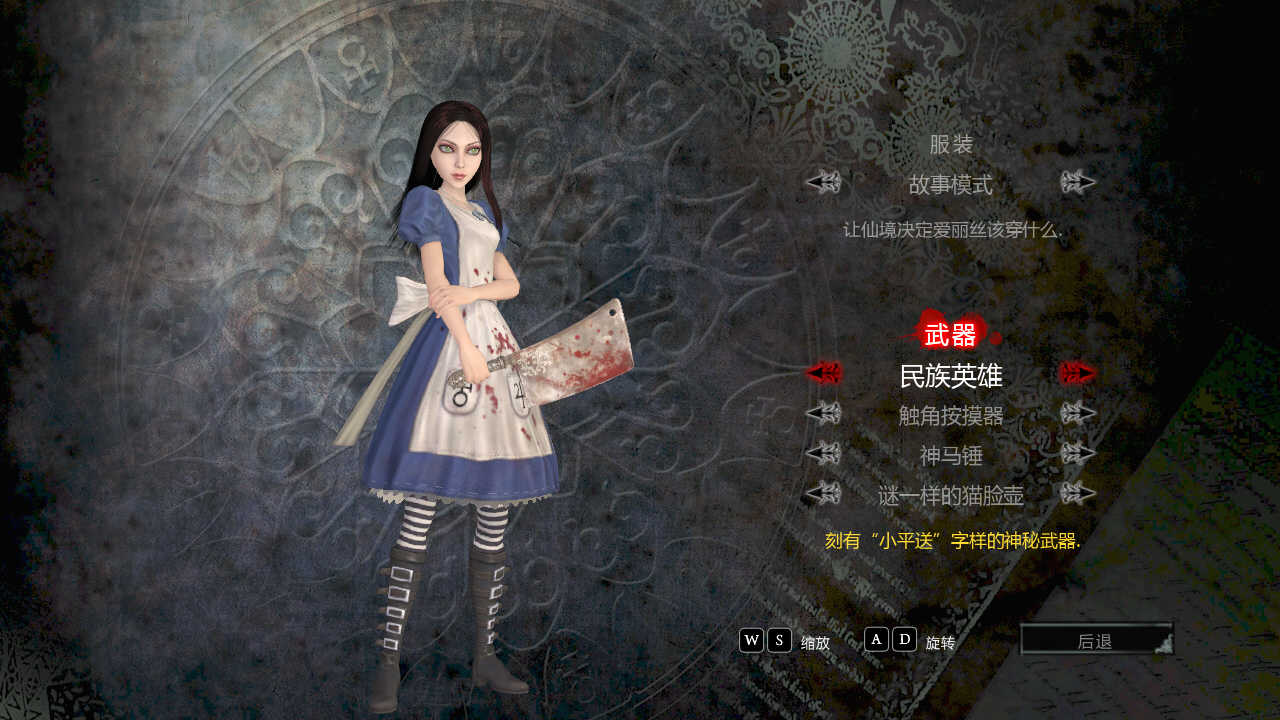Click the left arrow beside 故事模式
This screenshot has height=720, width=1280.
pos(822,183)
